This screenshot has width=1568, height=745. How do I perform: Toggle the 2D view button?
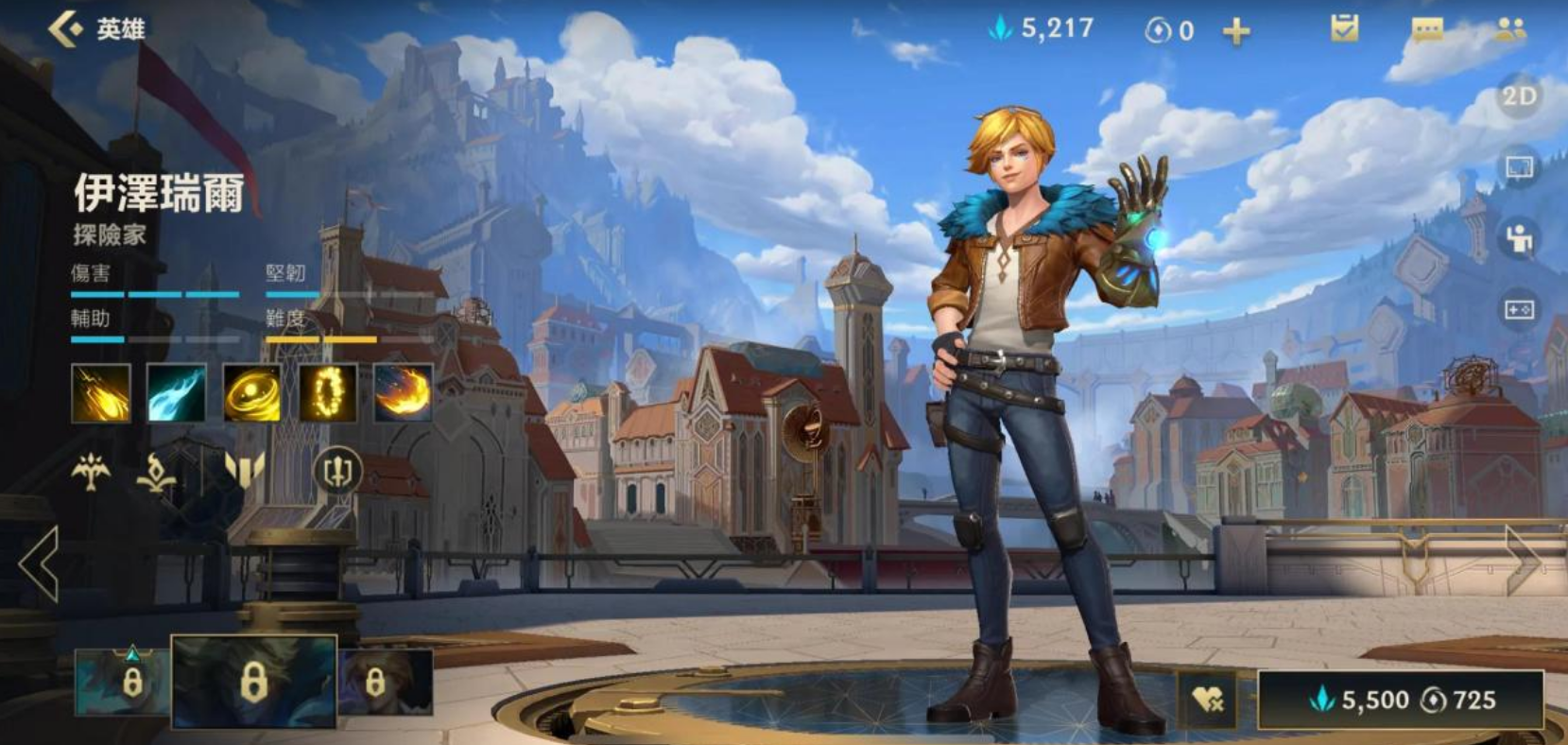[1519, 96]
